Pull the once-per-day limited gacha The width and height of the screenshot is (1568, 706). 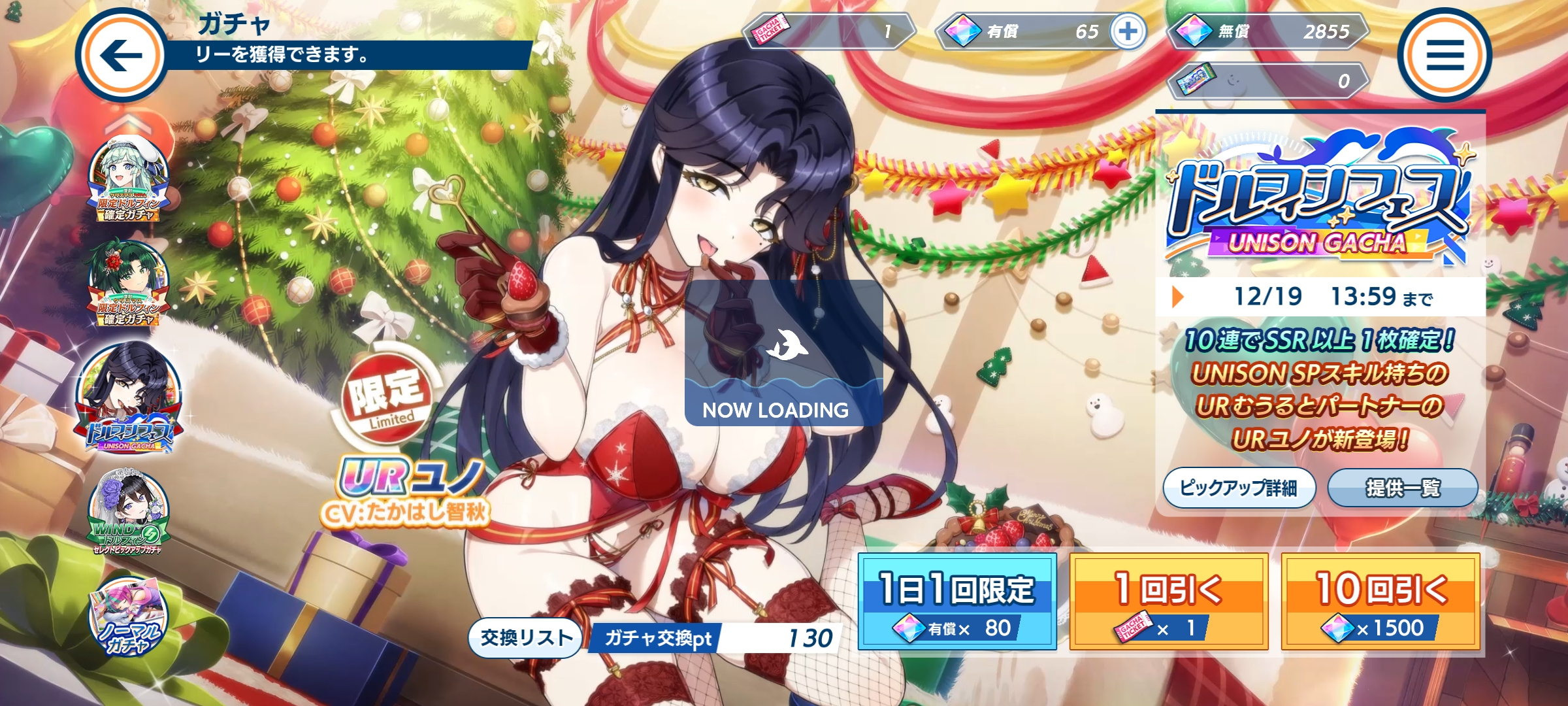point(957,601)
